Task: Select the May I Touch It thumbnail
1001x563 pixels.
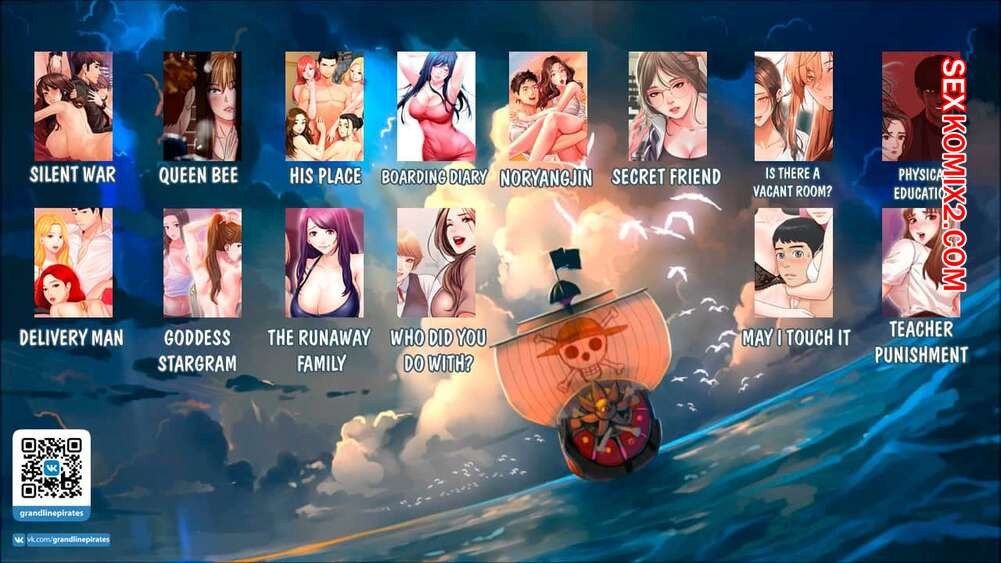Action: (793, 262)
